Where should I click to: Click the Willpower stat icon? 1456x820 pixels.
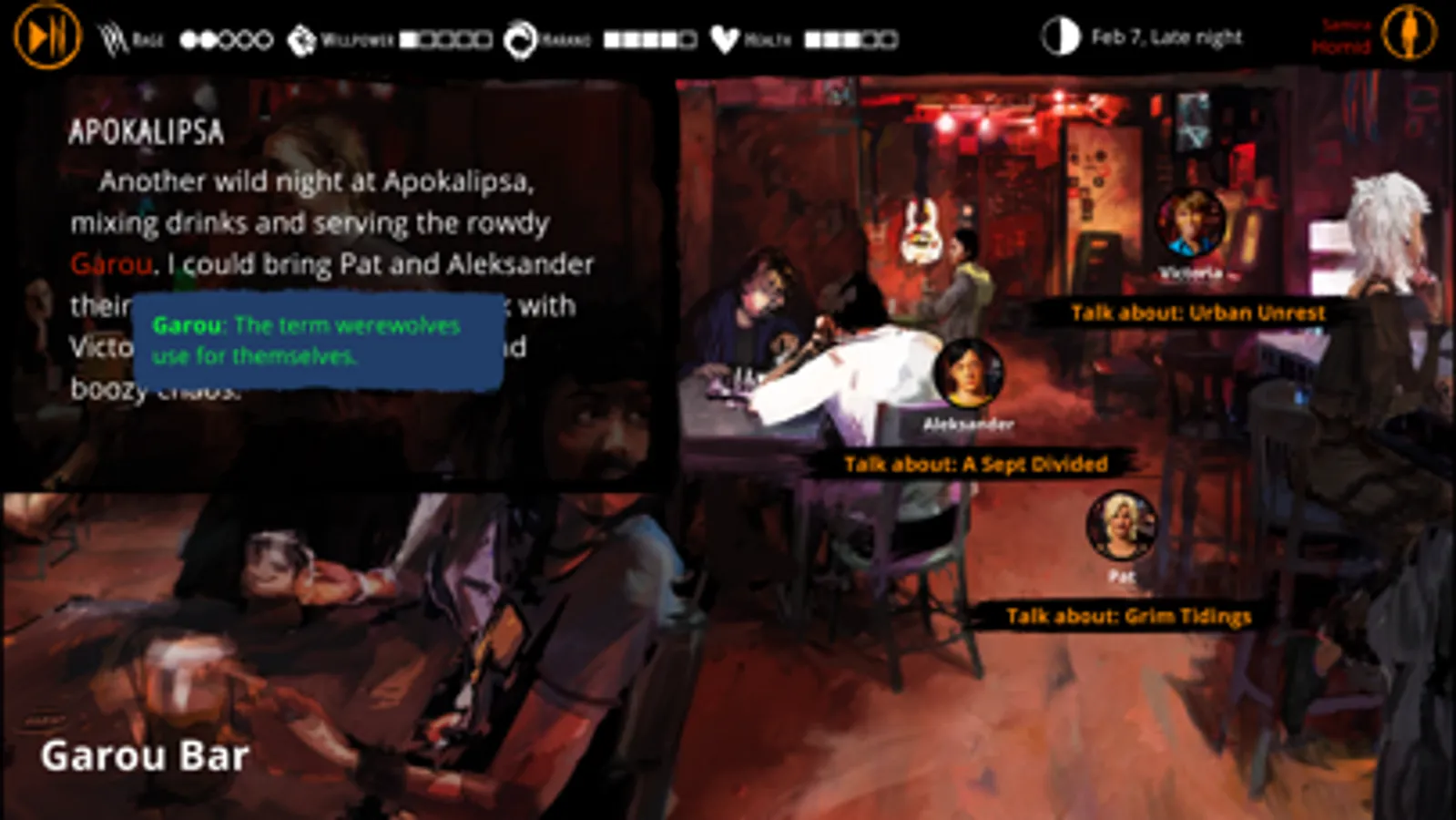(300, 37)
